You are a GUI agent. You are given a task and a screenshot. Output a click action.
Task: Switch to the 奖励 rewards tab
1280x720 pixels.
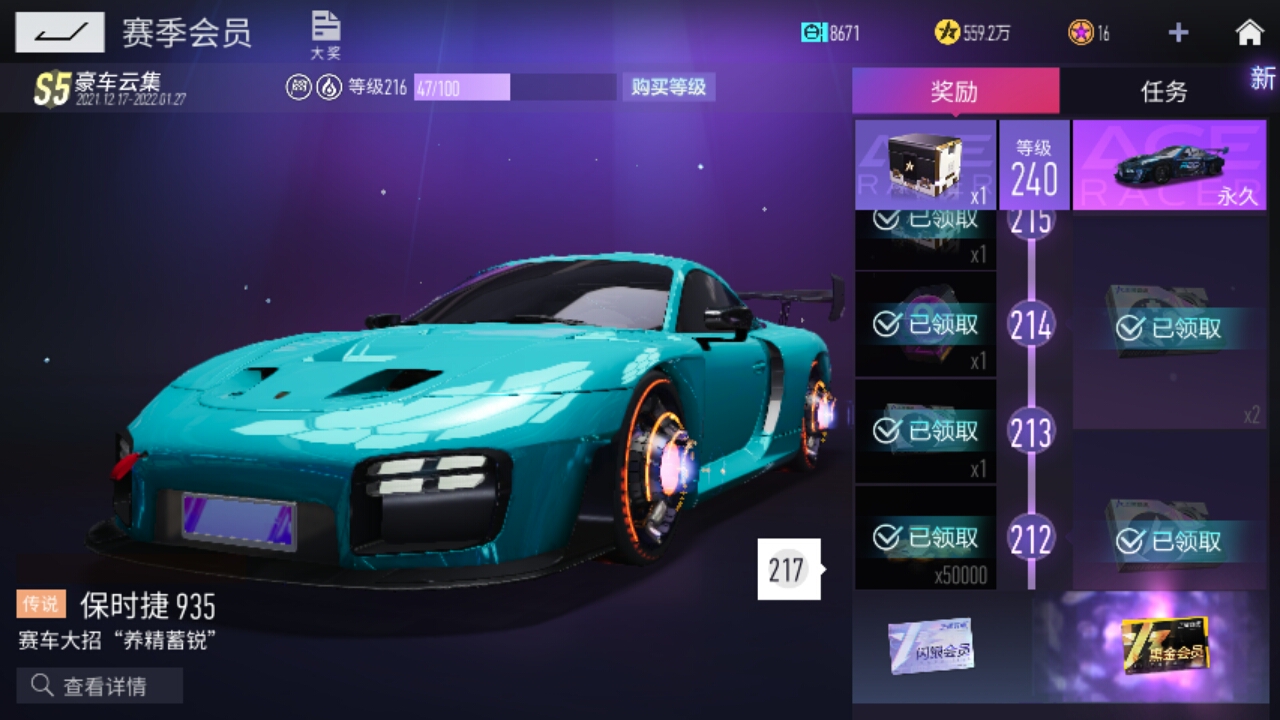954,92
